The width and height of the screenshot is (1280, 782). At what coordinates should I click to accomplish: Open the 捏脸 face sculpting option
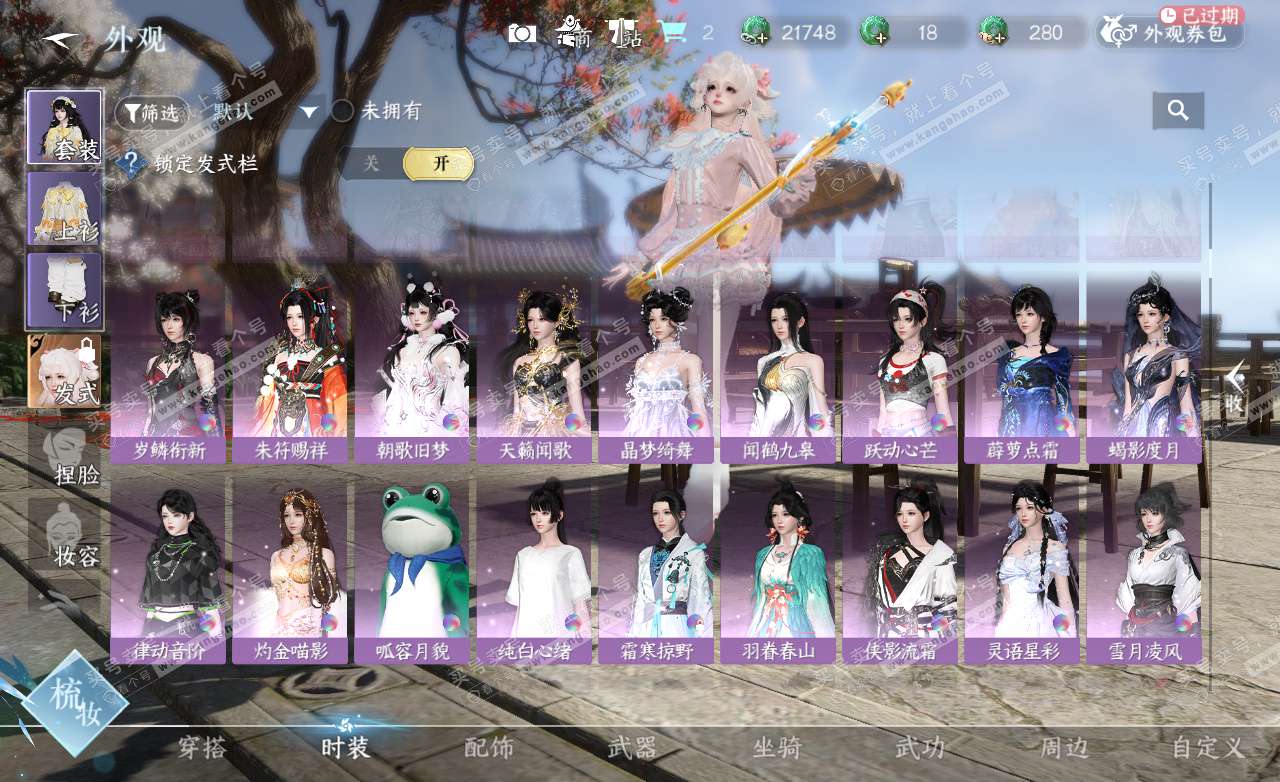(64, 455)
